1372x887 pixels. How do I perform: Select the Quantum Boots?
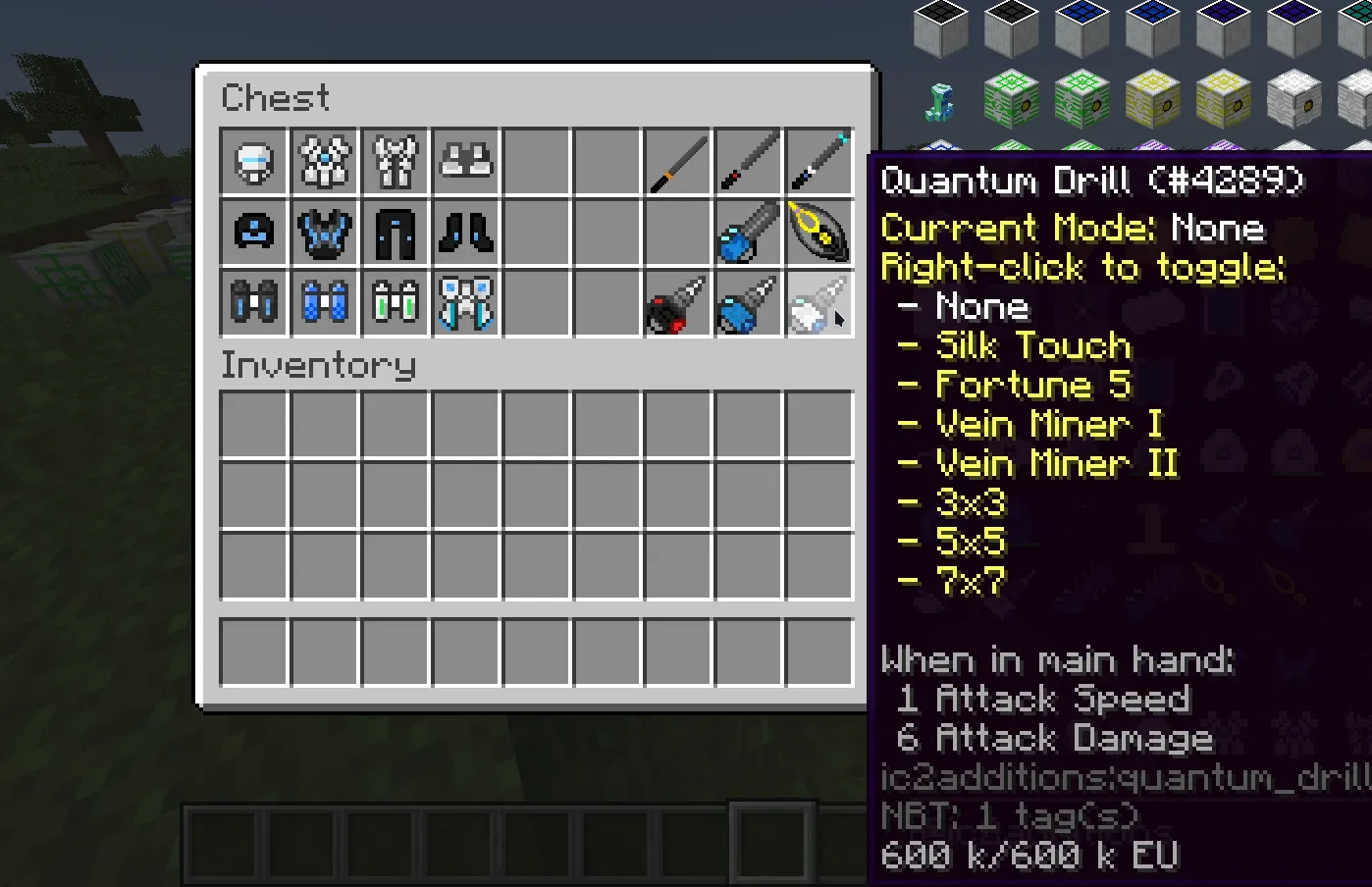[466, 162]
